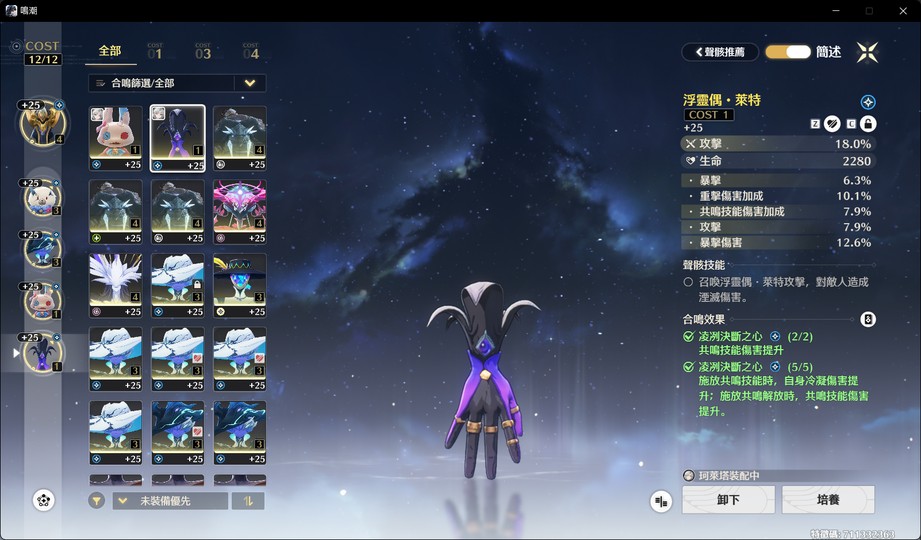Switch to the 全部 tab
Image resolution: width=921 pixels, height=540 pixels.
(x=110, y=51)
